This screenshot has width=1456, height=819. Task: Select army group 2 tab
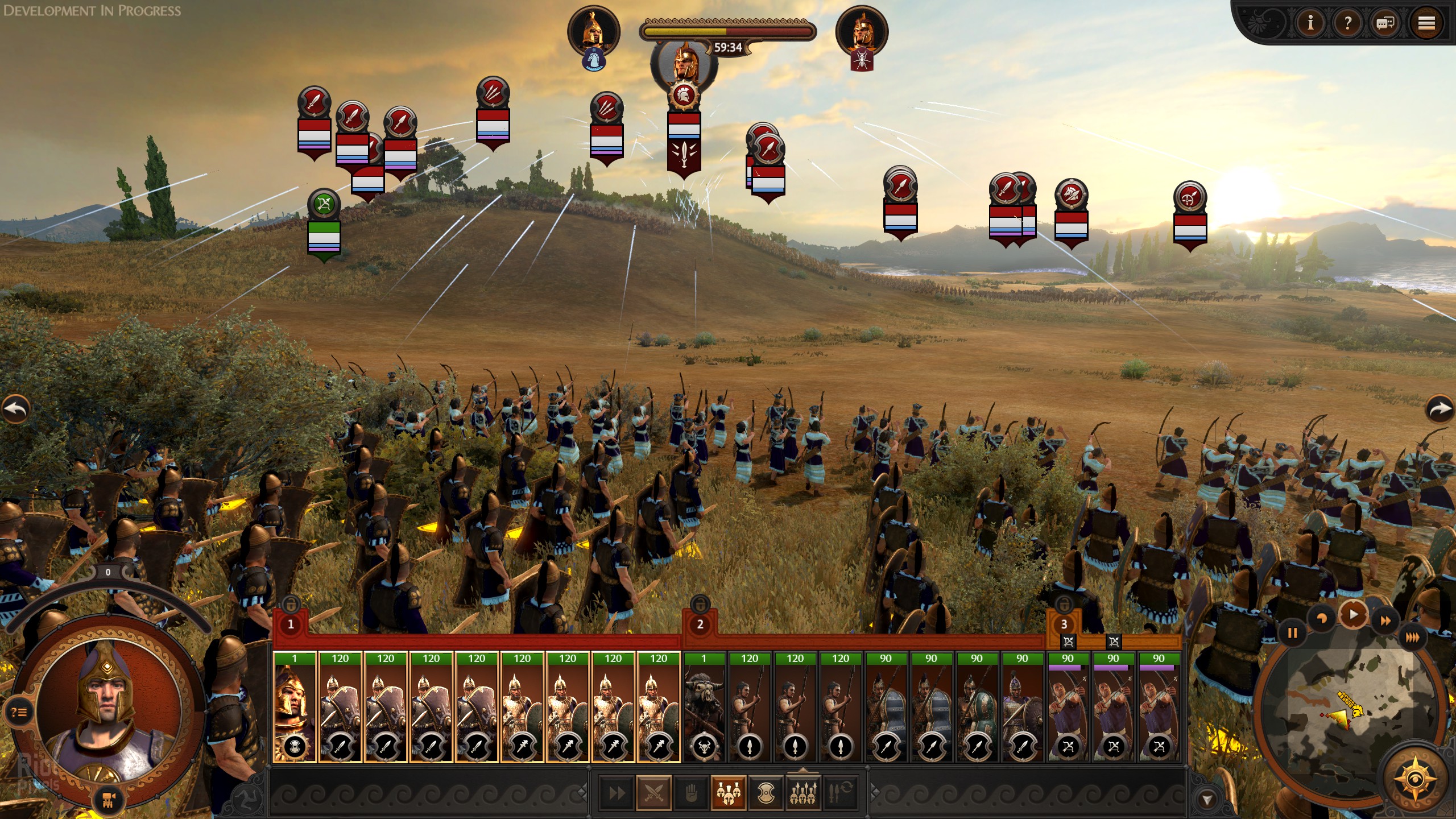click(x=700, y=624)
